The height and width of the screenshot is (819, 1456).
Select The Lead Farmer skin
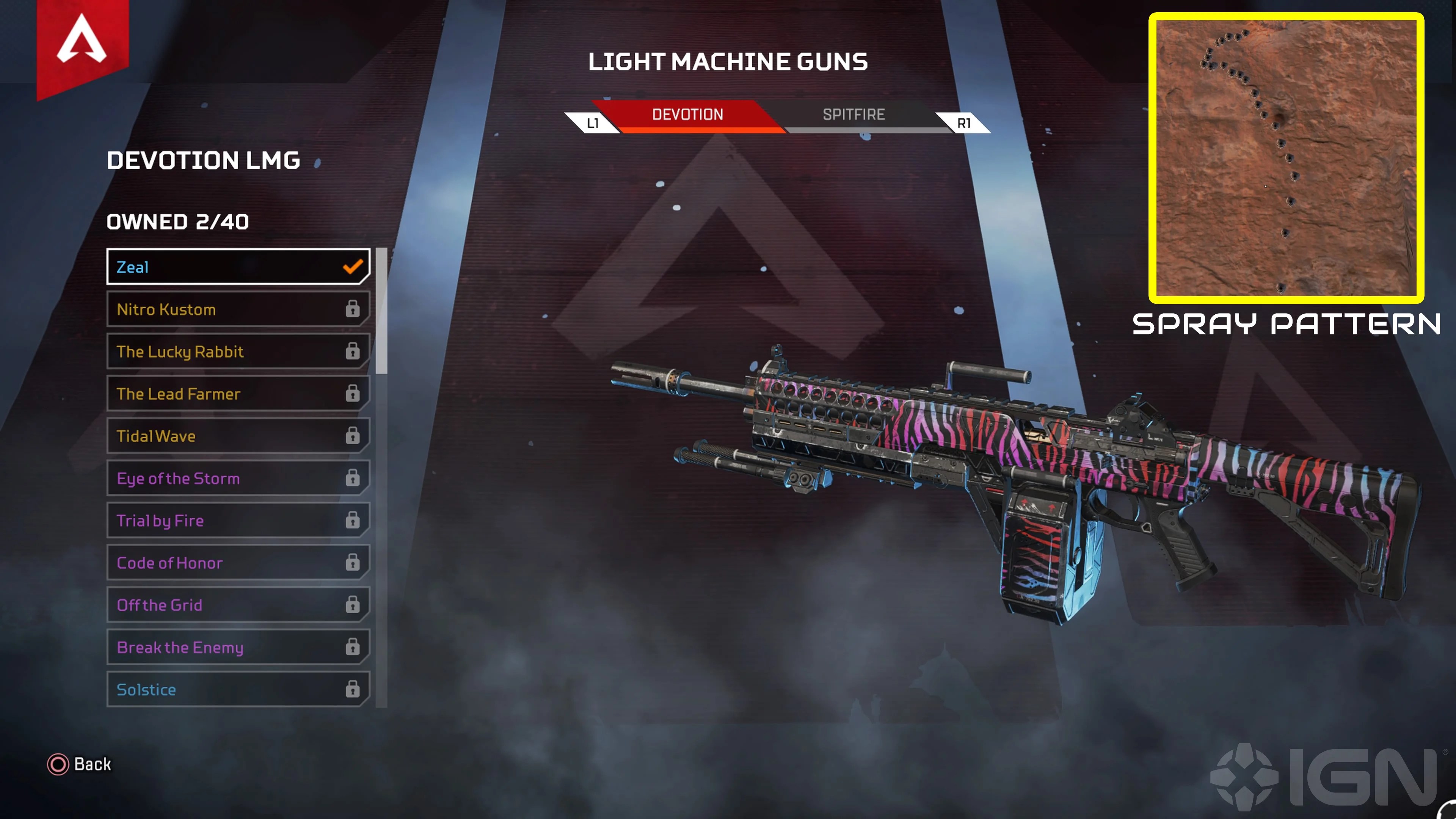pyautogui.click(x=237, y=394)
